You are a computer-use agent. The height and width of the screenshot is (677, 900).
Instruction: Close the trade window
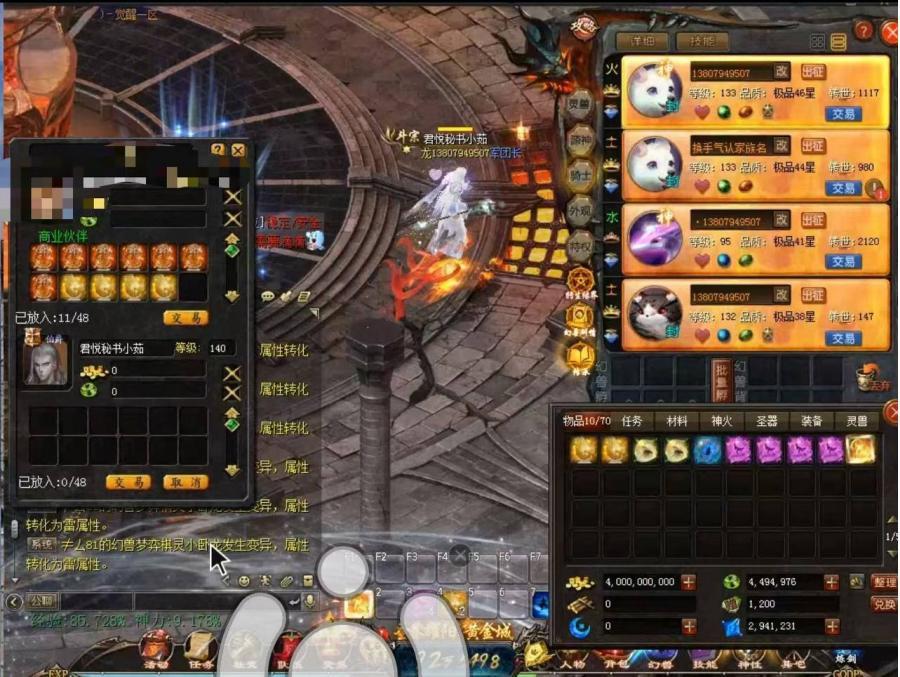click(238, 150)
